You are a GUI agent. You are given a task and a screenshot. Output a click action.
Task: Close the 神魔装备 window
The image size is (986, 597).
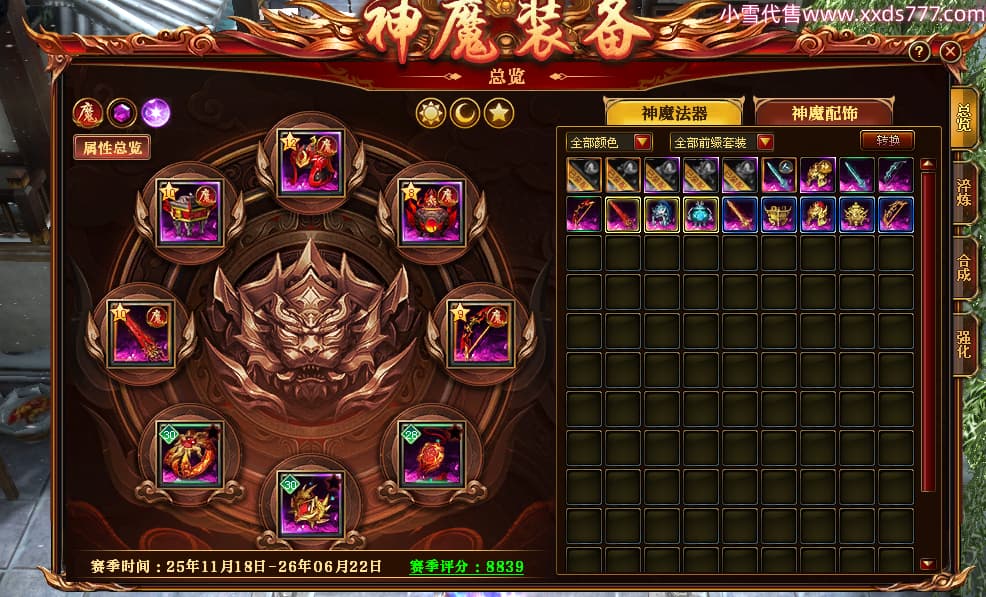click(x=950, y=51)
